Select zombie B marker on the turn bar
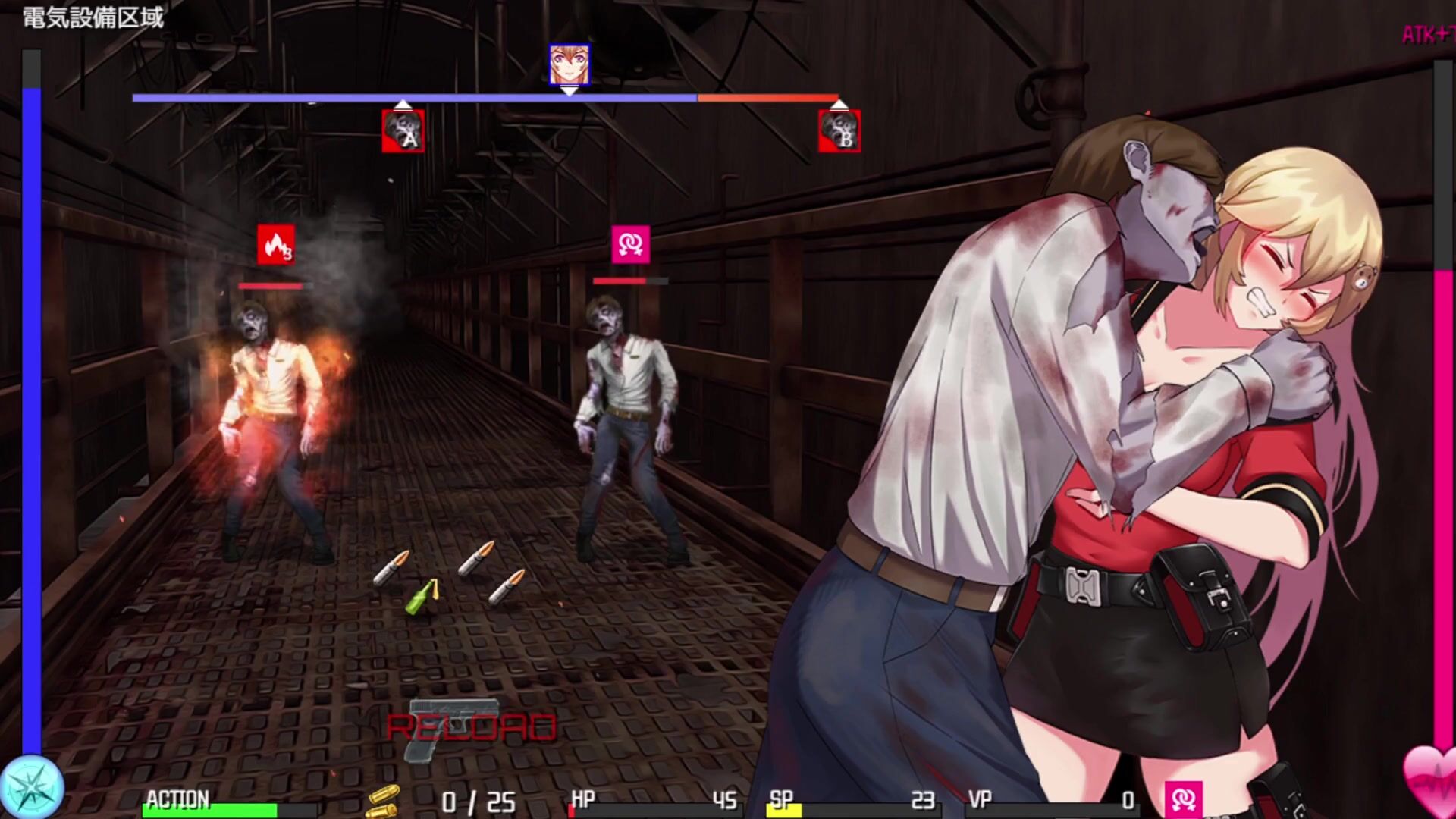This screenshot has height=819, width=1456. [839, 131]
